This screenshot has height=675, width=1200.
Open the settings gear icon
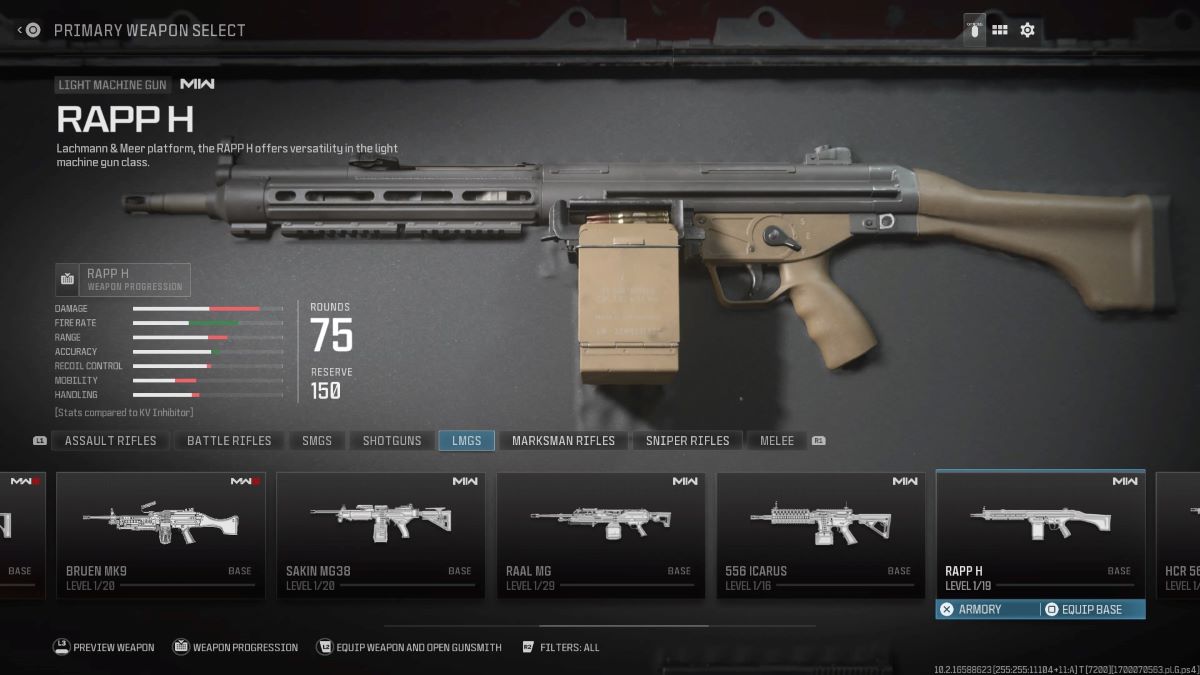click(x=1027, y=30)
